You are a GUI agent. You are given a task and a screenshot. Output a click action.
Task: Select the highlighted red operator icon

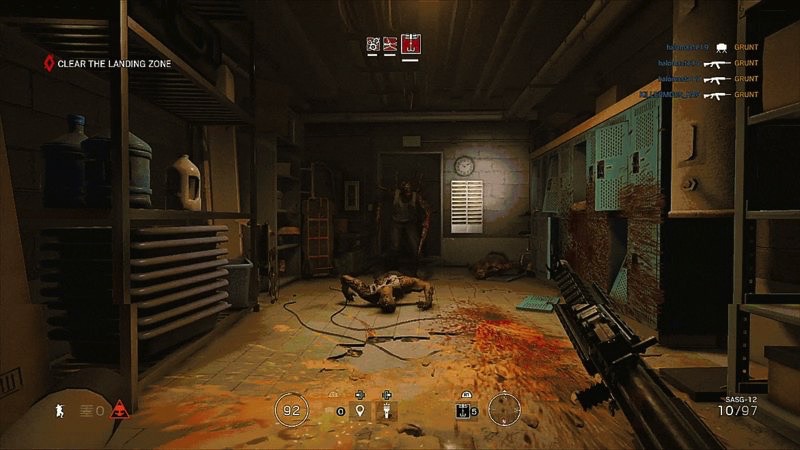(x=409, y=44)
